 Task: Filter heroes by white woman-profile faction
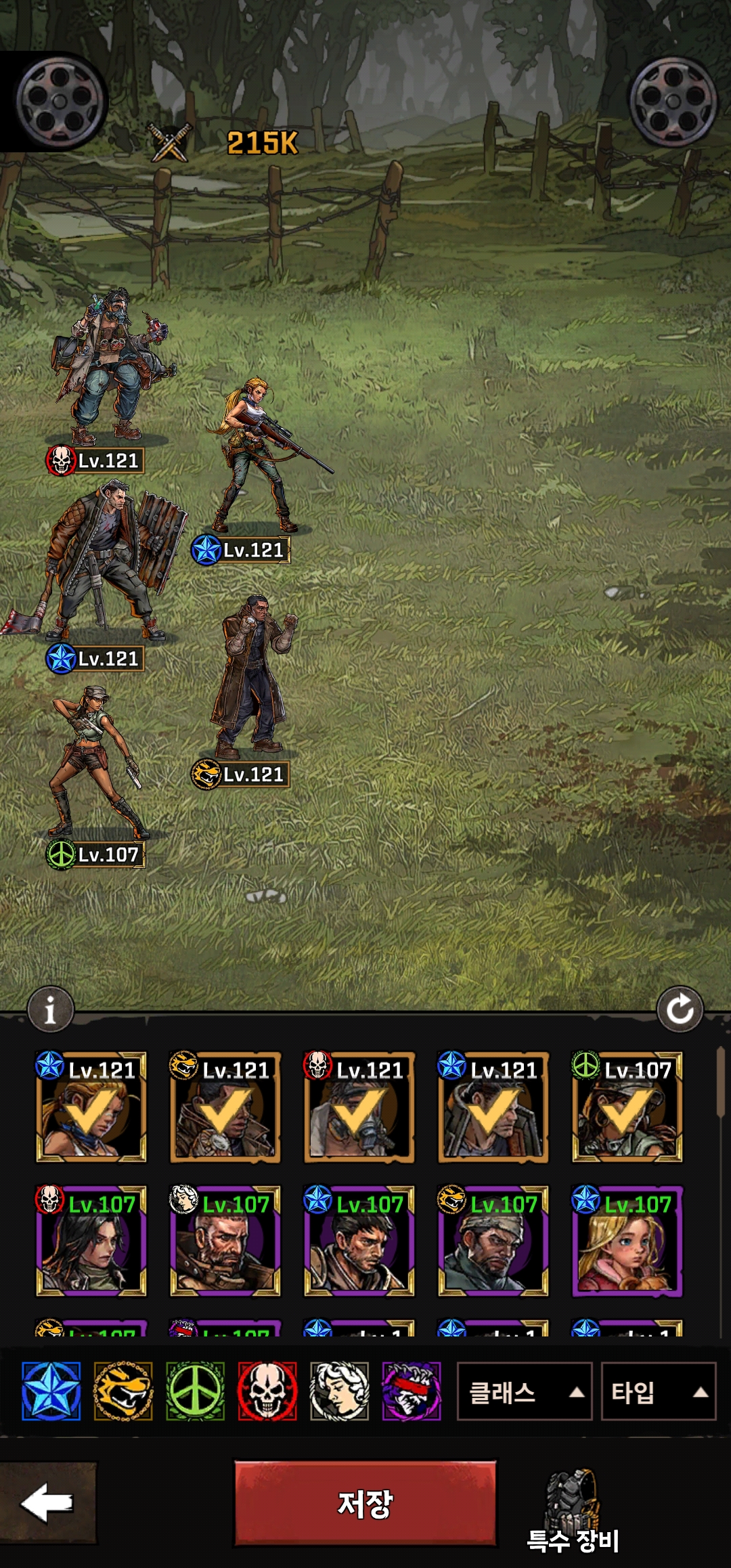(x=339, y=1391)
